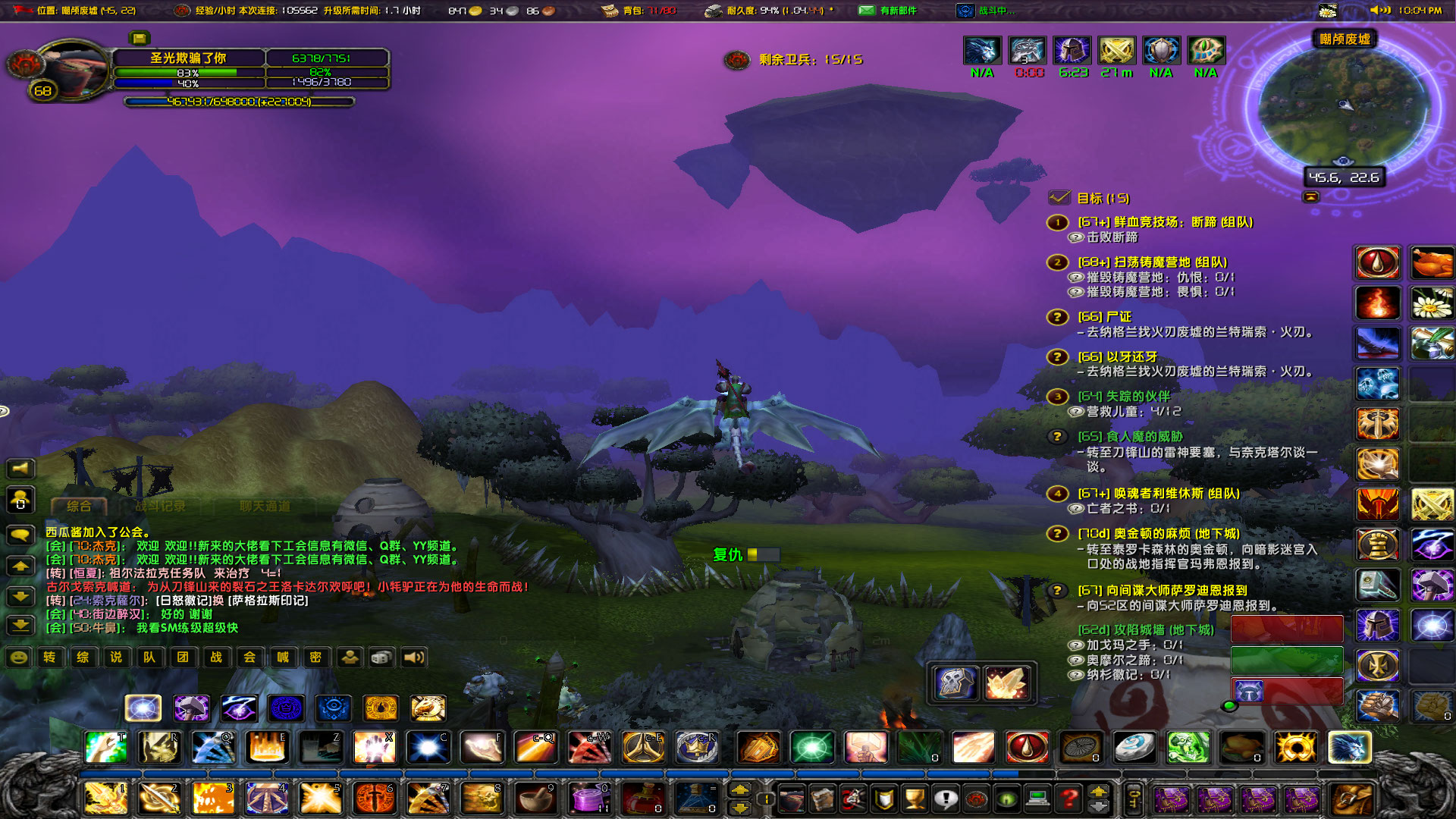Collapse quest [66] 尸证 via its circle
Image resolution: width=1456 pixels, height=819 pixels.
point(1056,316)
